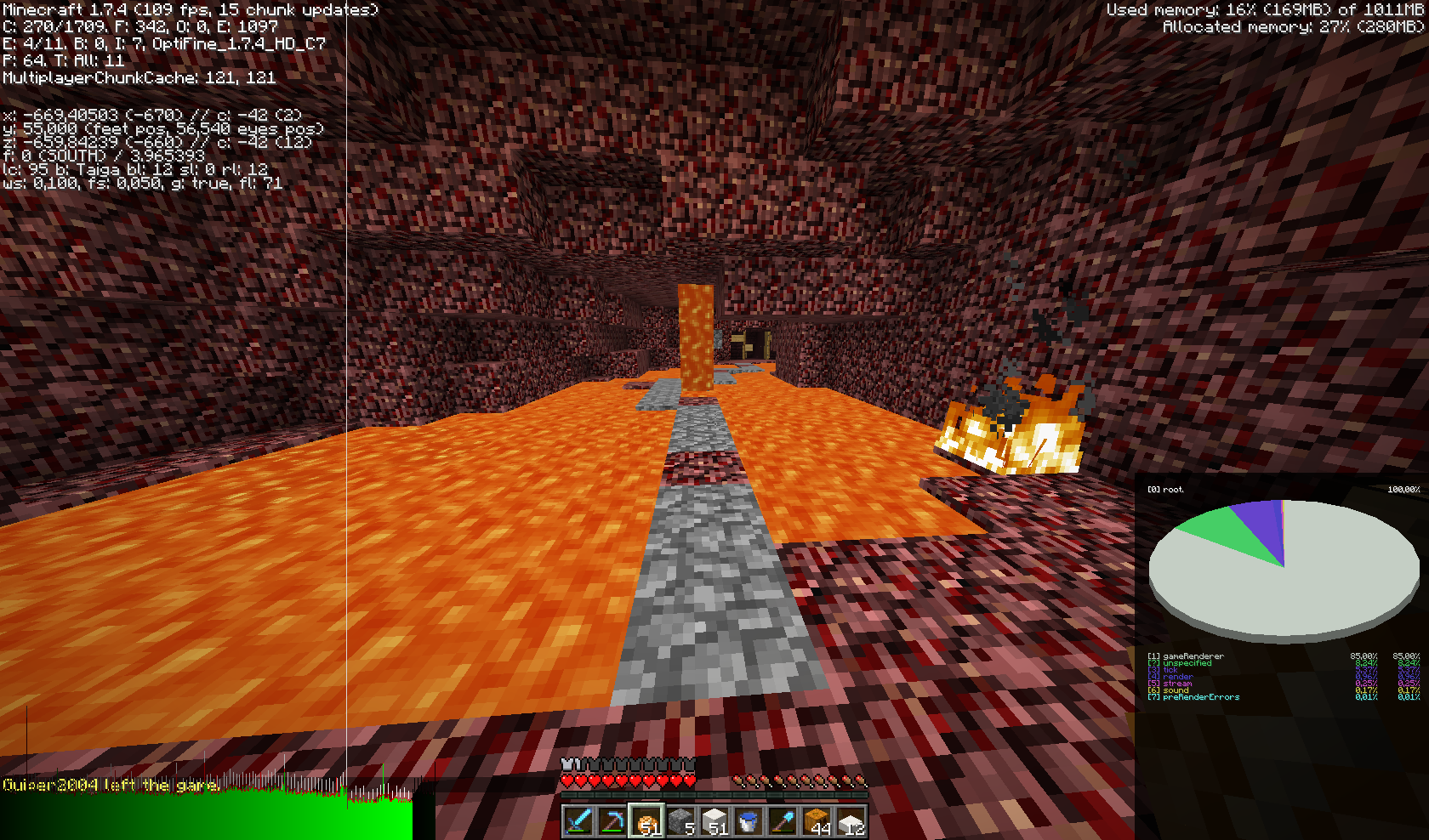Select the diamond sword hotbar slot
1429x840 pixels.
tap(578, 820)
